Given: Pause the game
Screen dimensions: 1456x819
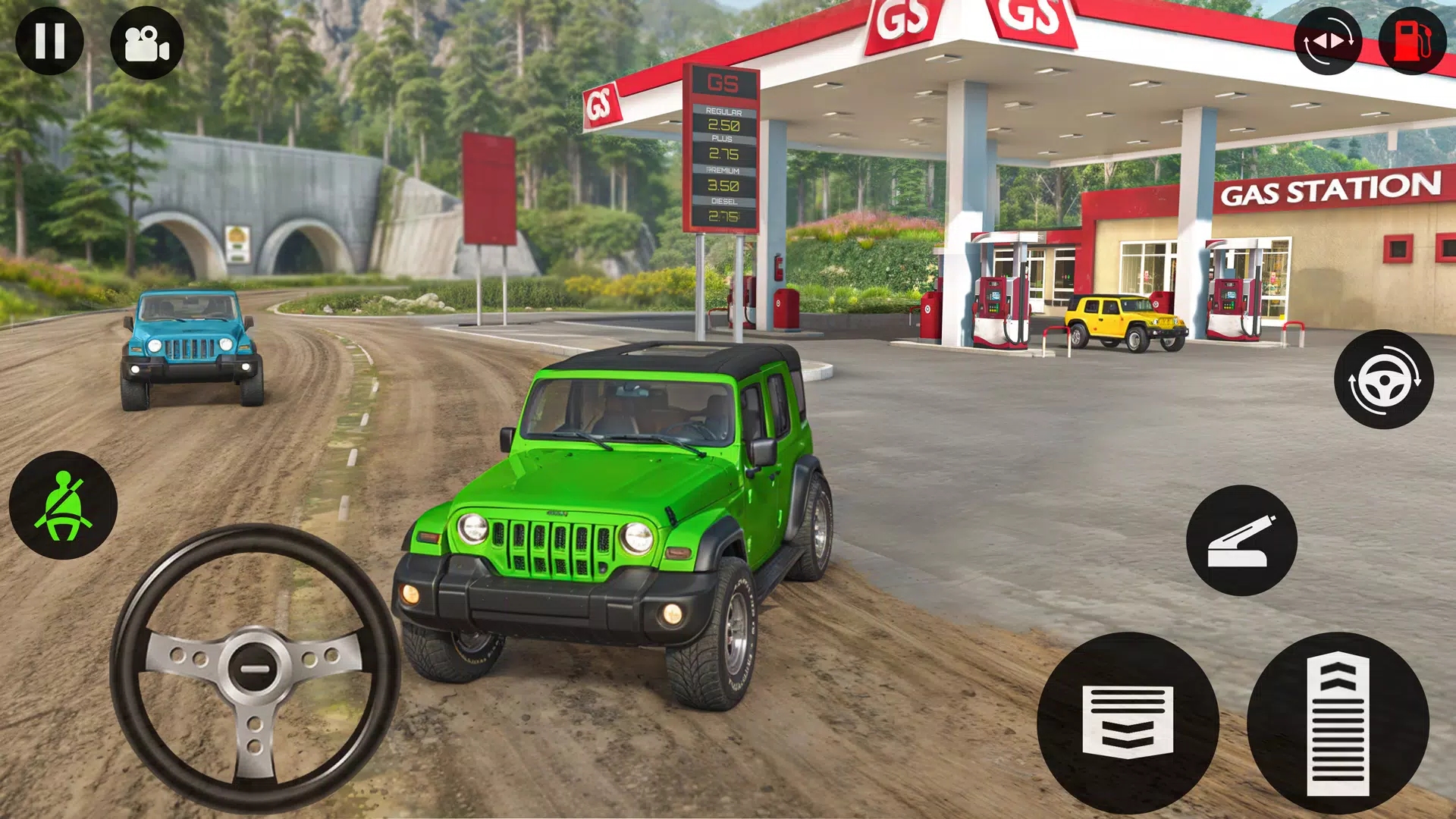Looking at the screenshot, I should [50, 42].
